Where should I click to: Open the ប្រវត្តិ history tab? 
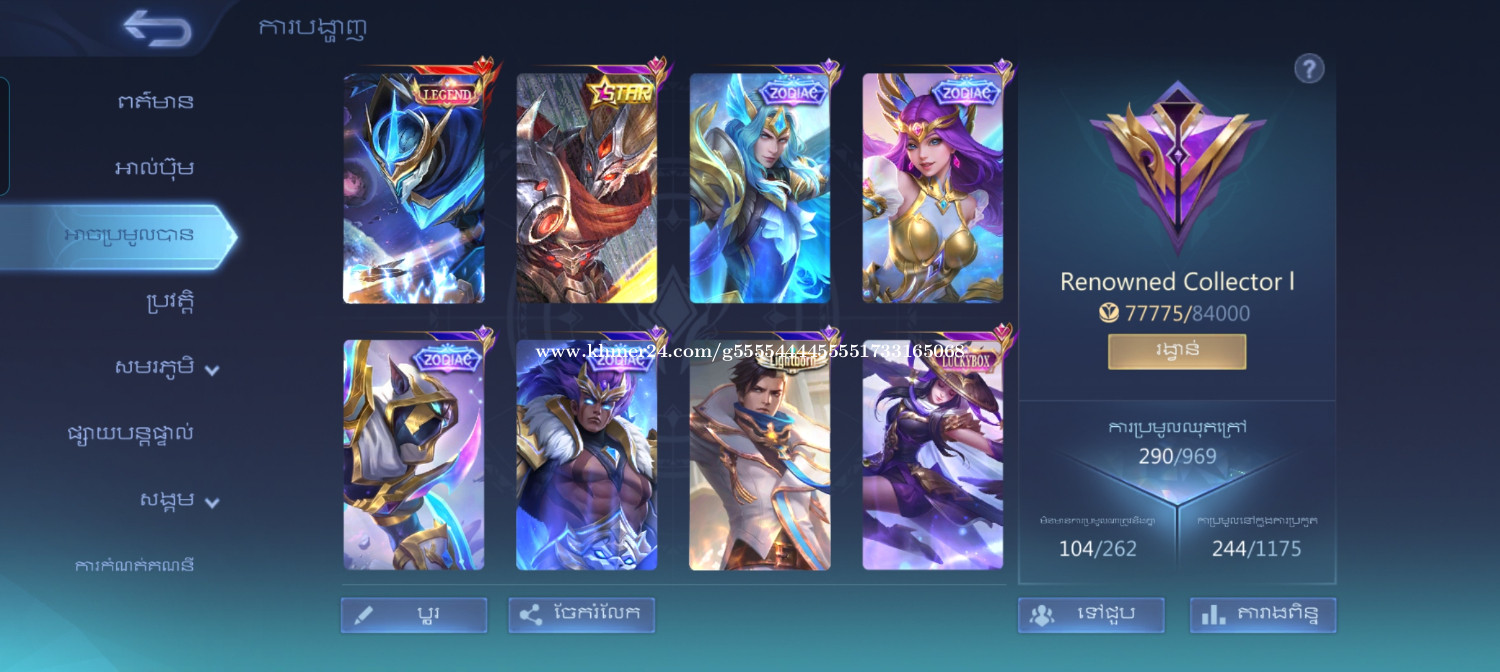coord(168,302)
